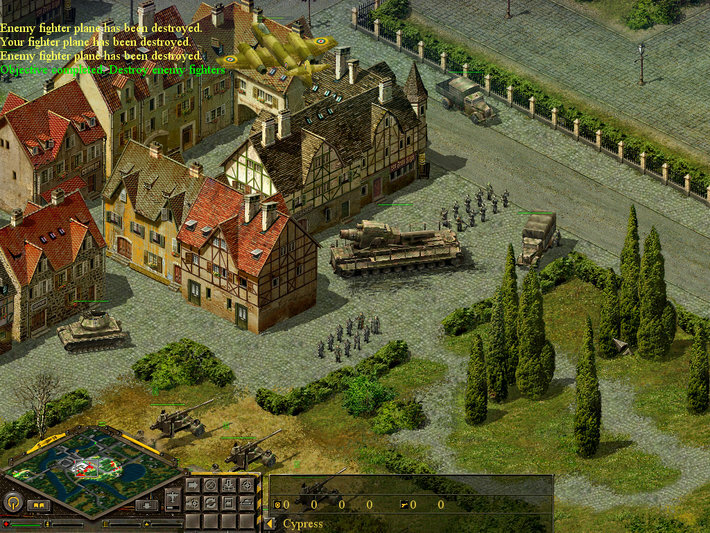Click the yellow left-arrow beside Cypress

tap(270, 523)
